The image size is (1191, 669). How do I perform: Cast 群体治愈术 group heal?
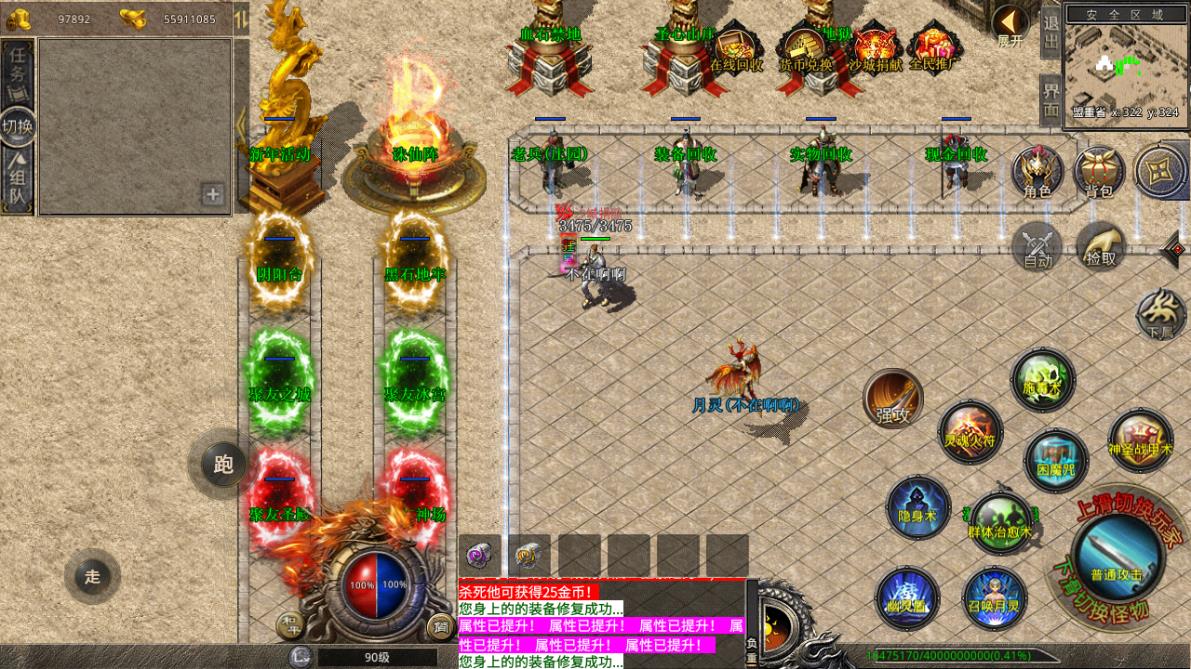(x=1000, y=518)
